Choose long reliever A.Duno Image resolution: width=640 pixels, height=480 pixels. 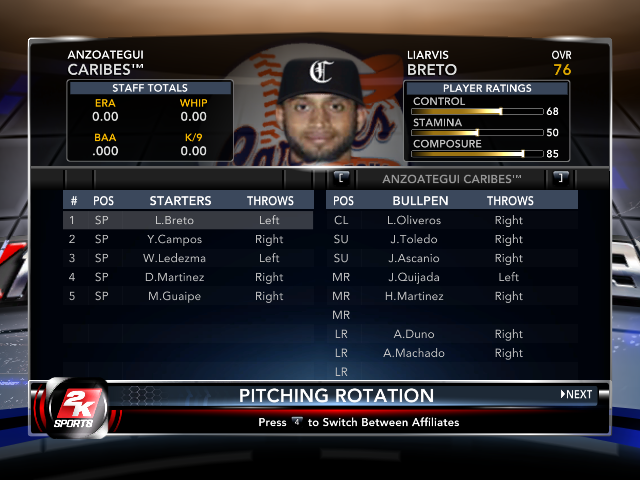(x=452, y=334)
